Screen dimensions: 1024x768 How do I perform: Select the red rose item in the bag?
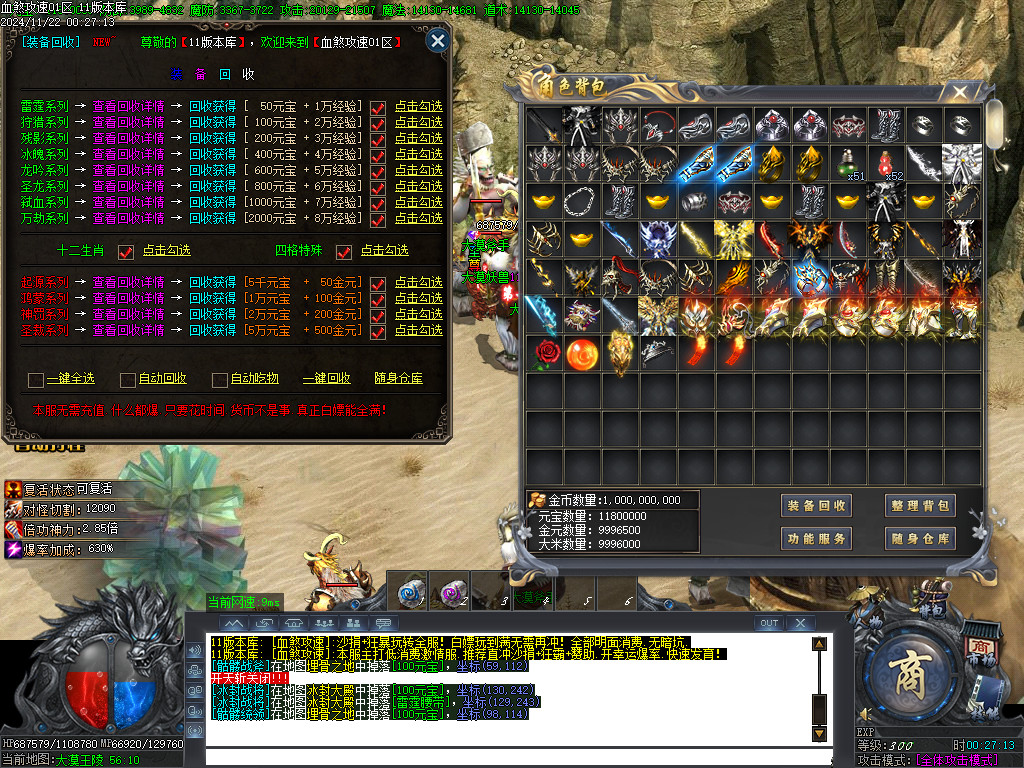pos(545,352)
